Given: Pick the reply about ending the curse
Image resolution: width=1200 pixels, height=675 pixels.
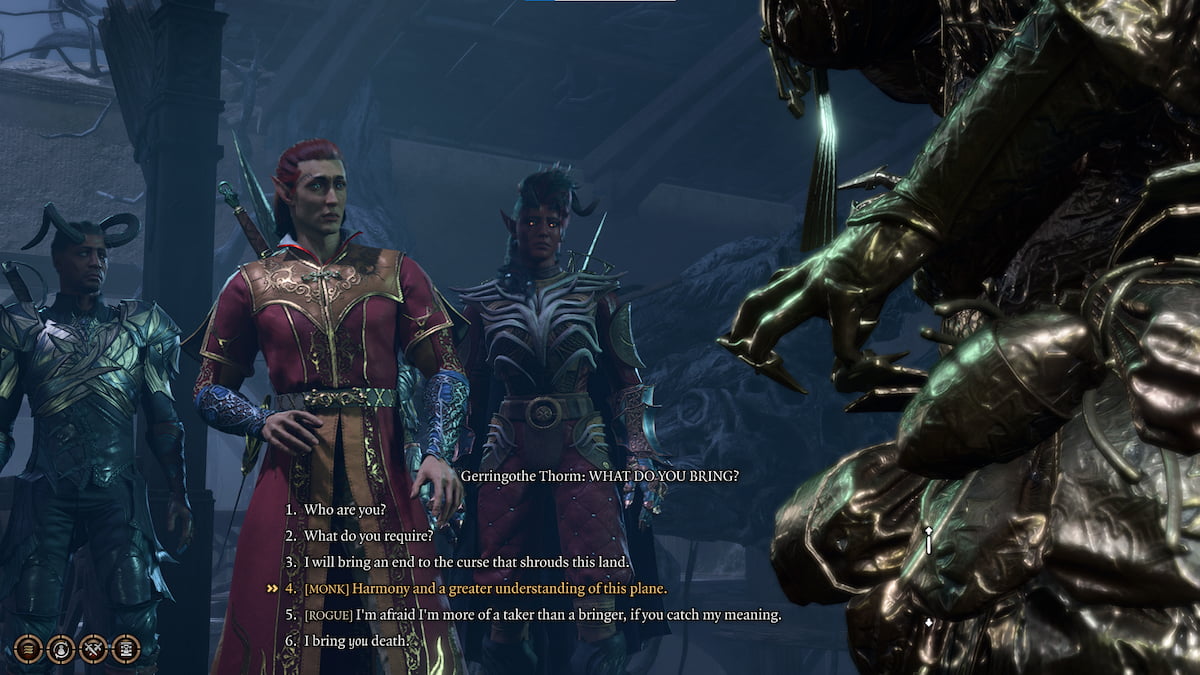Looking at the screenshot, I should (467, 562).
